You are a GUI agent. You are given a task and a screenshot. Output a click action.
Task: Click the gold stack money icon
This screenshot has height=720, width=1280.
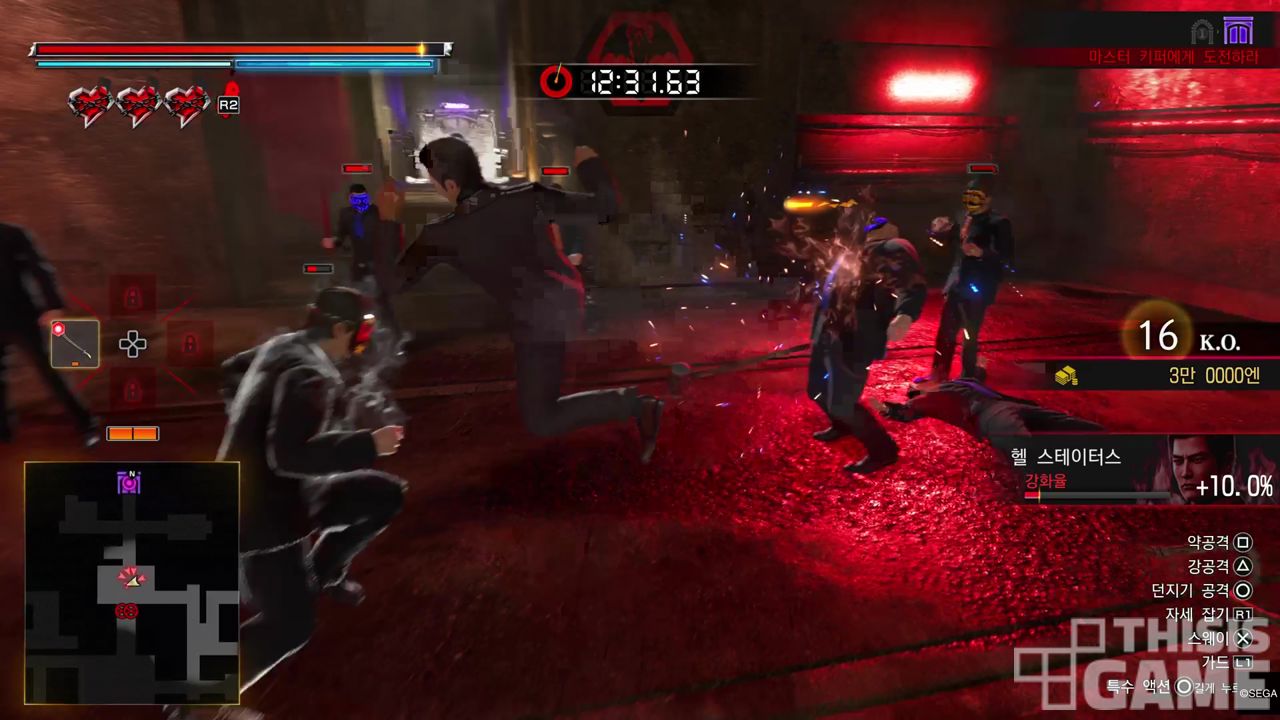(1066, 376)
